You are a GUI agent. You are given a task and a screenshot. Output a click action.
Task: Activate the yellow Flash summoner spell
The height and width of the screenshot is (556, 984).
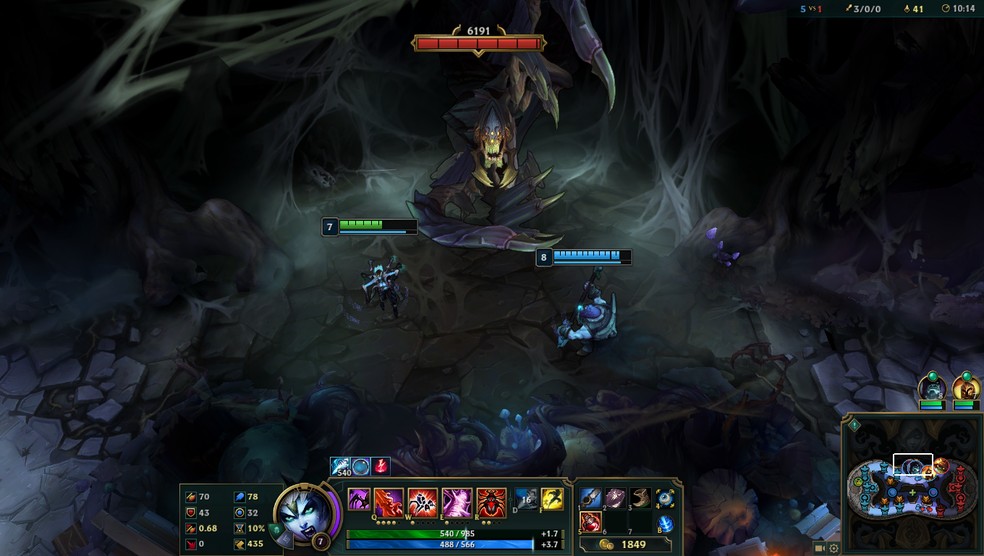[552, 499]
